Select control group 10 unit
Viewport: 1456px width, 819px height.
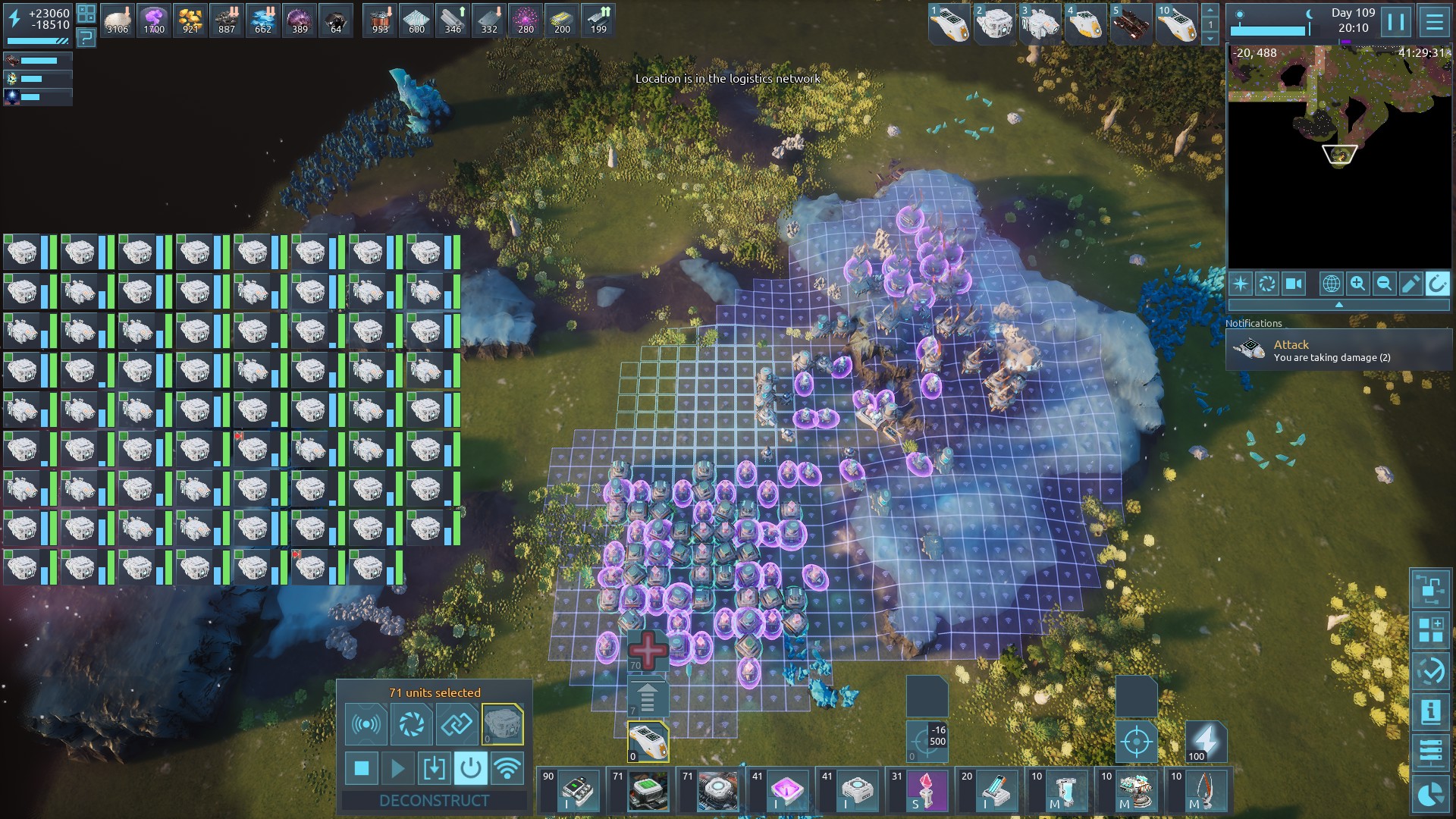point(1177,24)
